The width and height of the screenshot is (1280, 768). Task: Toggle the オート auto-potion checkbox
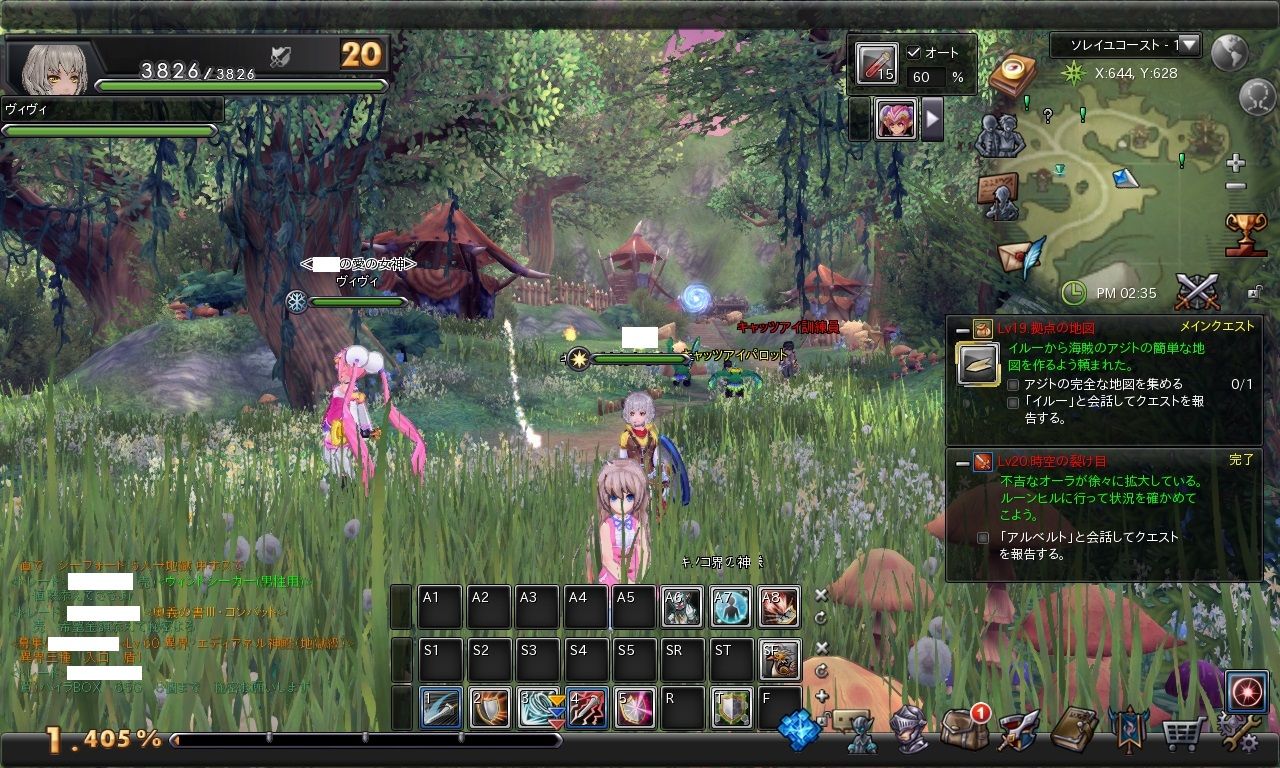click(x=914, y=53)
